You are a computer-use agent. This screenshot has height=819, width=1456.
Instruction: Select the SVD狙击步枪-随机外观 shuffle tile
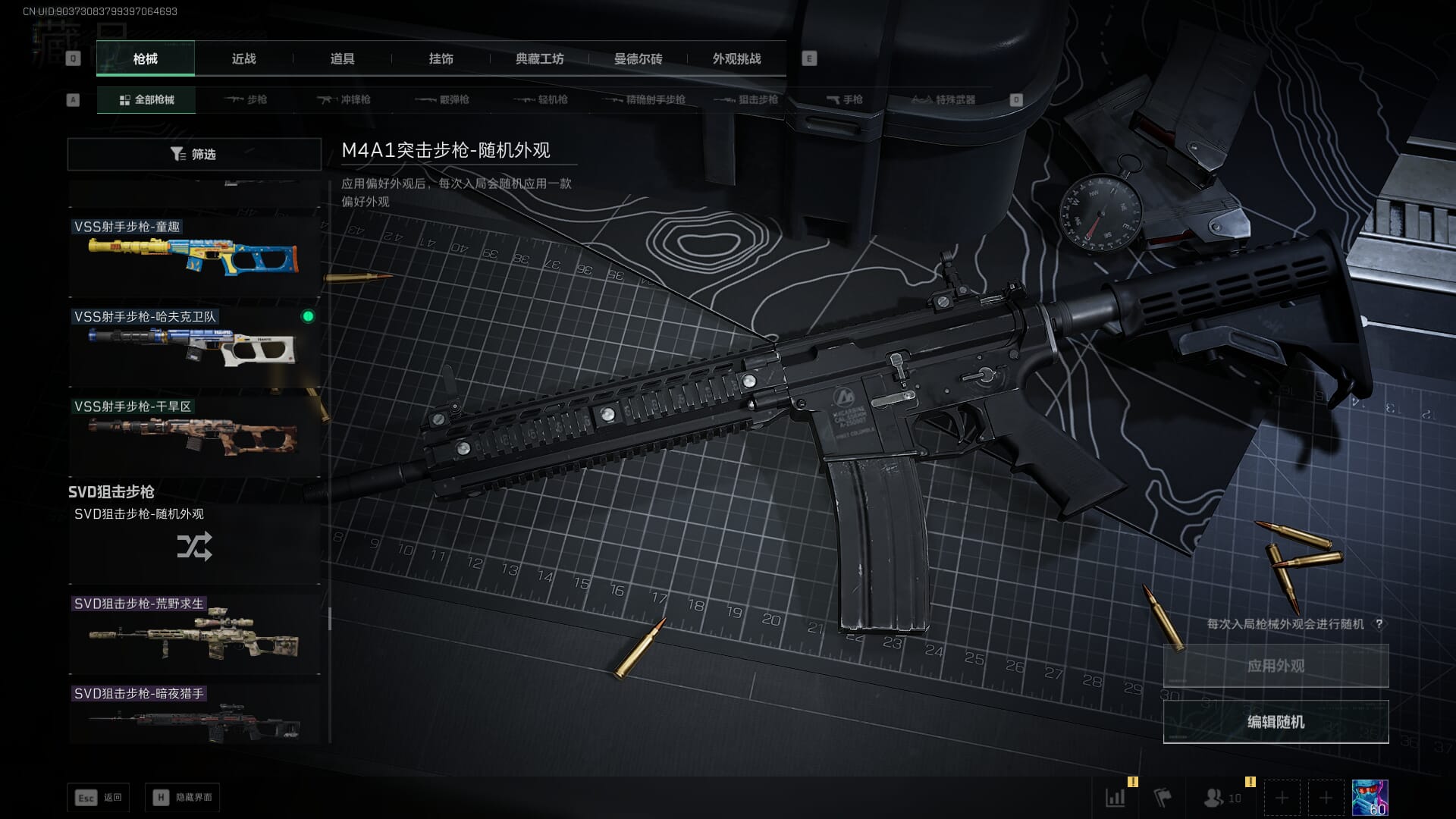click(x=194, y=544)
